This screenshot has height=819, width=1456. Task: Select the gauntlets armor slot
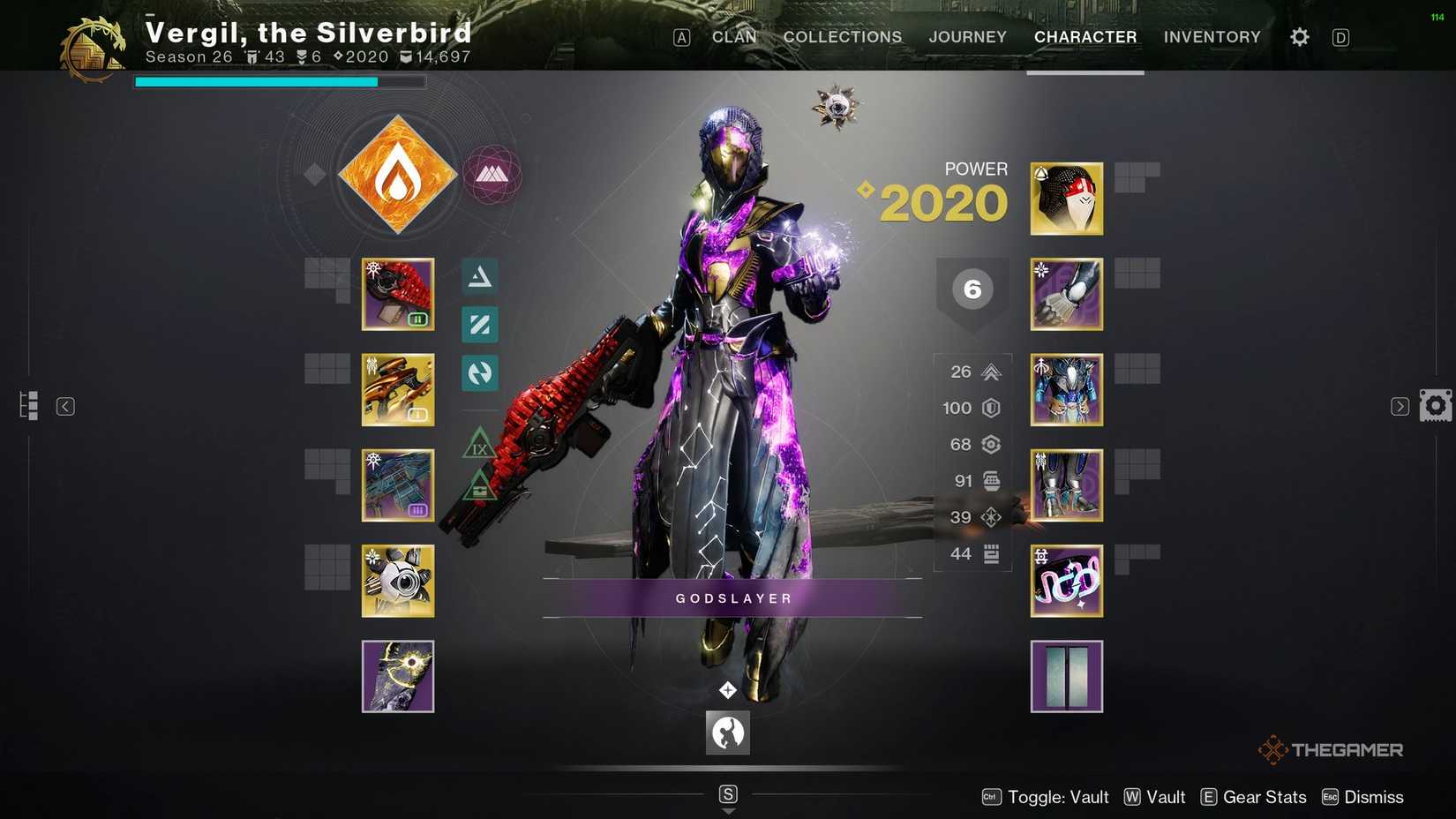click(1066, 294)
